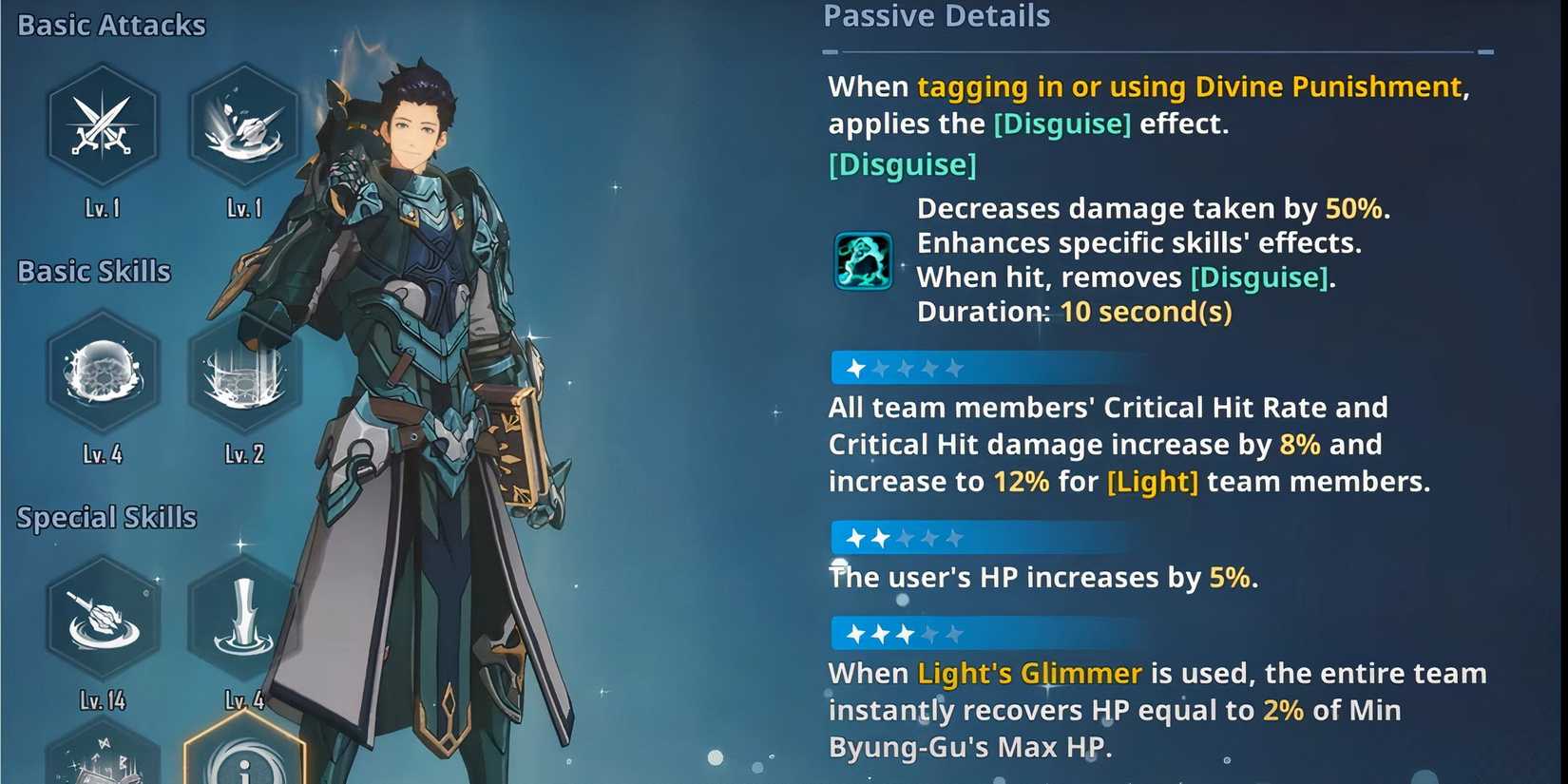The image size is (1568, 784).
Task: Click the blue star rating progress bar
Action: tap(979, 368)
